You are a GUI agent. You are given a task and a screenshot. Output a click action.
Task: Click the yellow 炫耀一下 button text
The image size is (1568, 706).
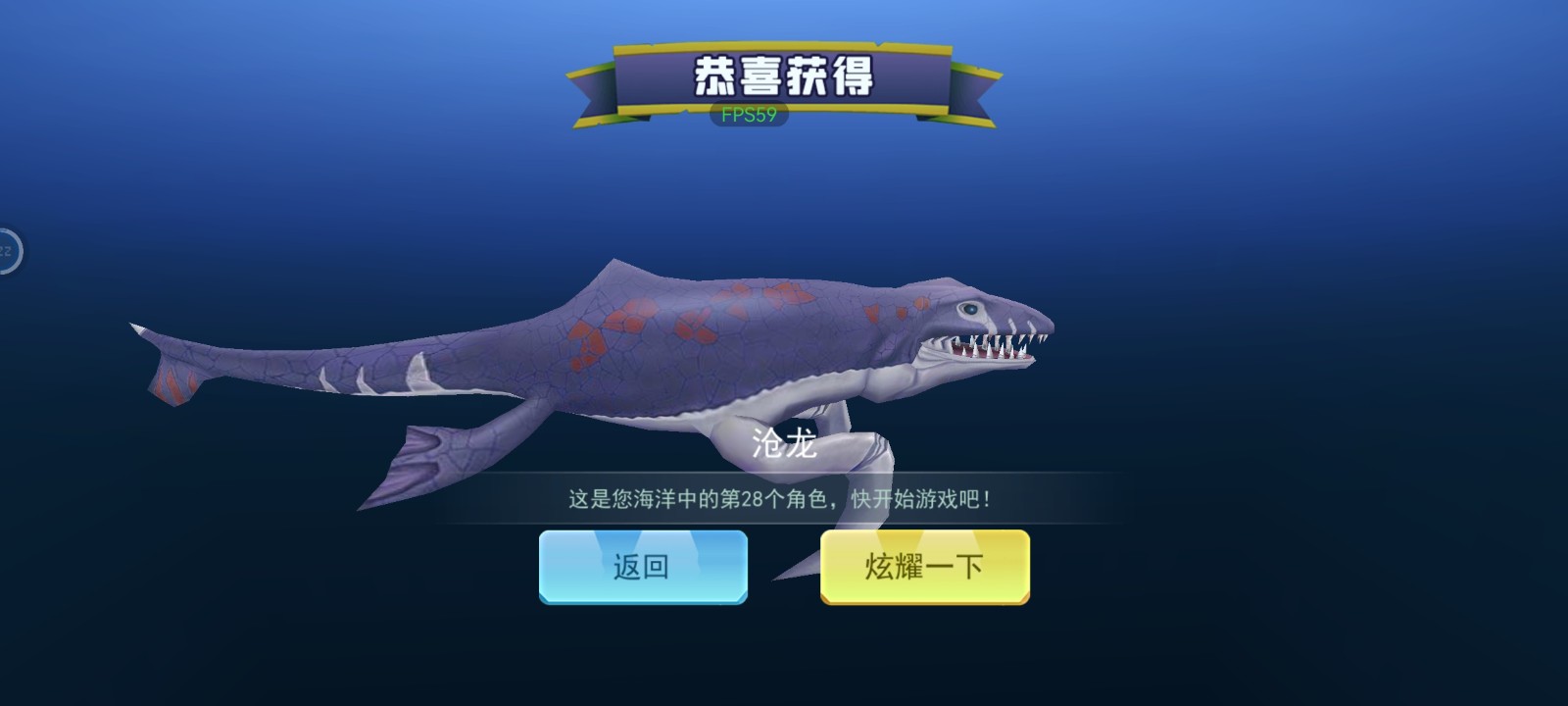(x=926, y=567)
